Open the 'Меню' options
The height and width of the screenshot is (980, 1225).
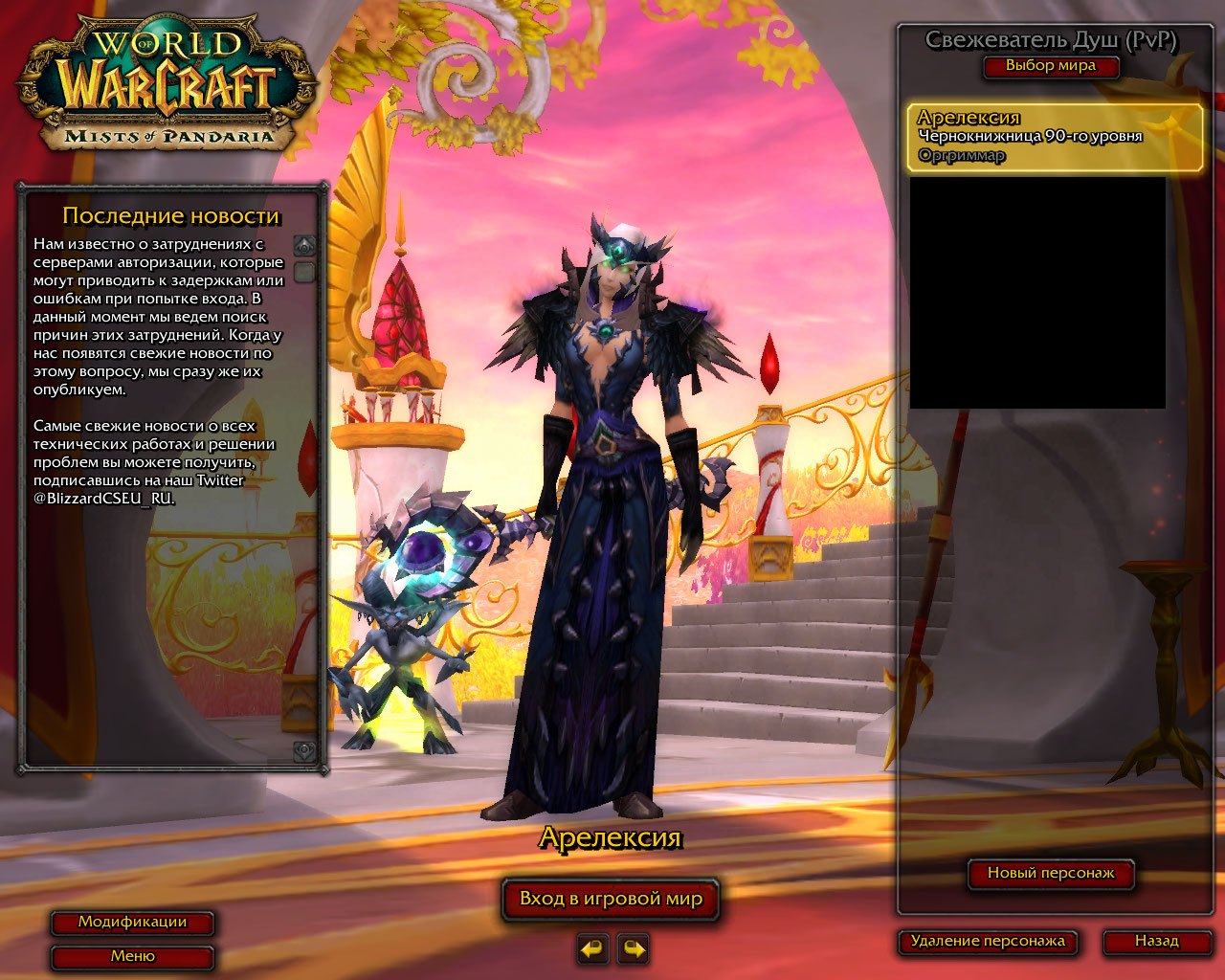pyautogui.click(x=134, y=955)
